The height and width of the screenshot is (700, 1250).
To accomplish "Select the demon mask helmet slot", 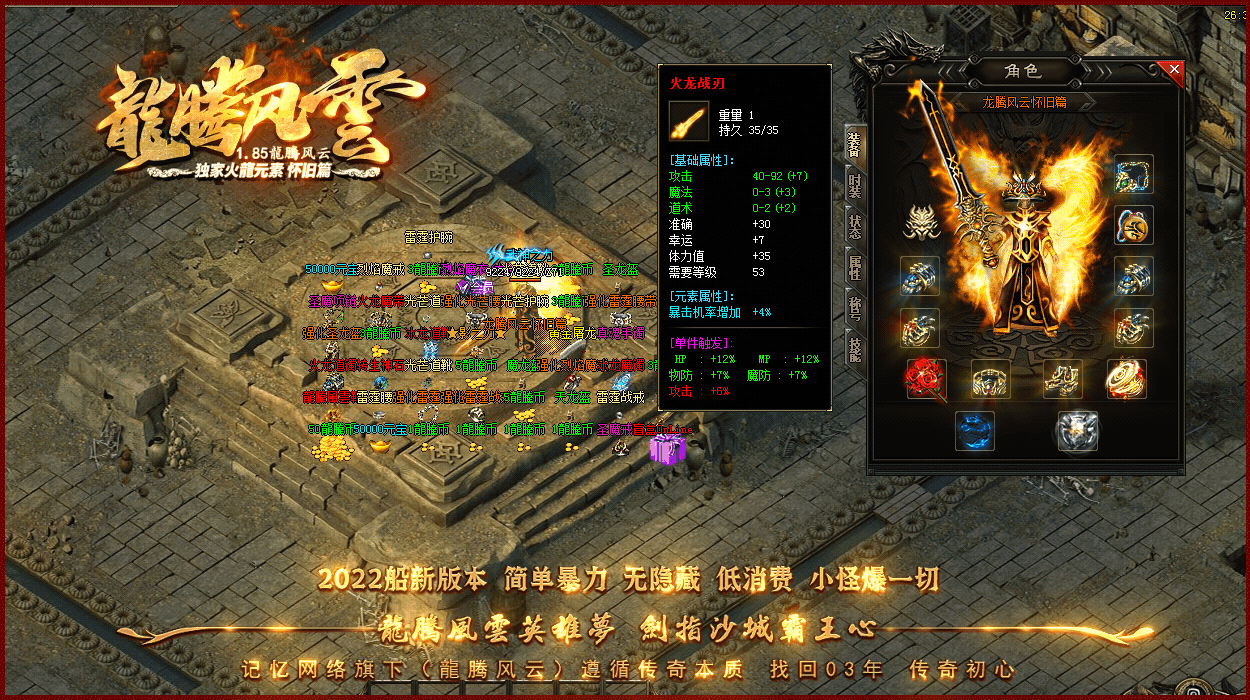I will coord(919,222).
